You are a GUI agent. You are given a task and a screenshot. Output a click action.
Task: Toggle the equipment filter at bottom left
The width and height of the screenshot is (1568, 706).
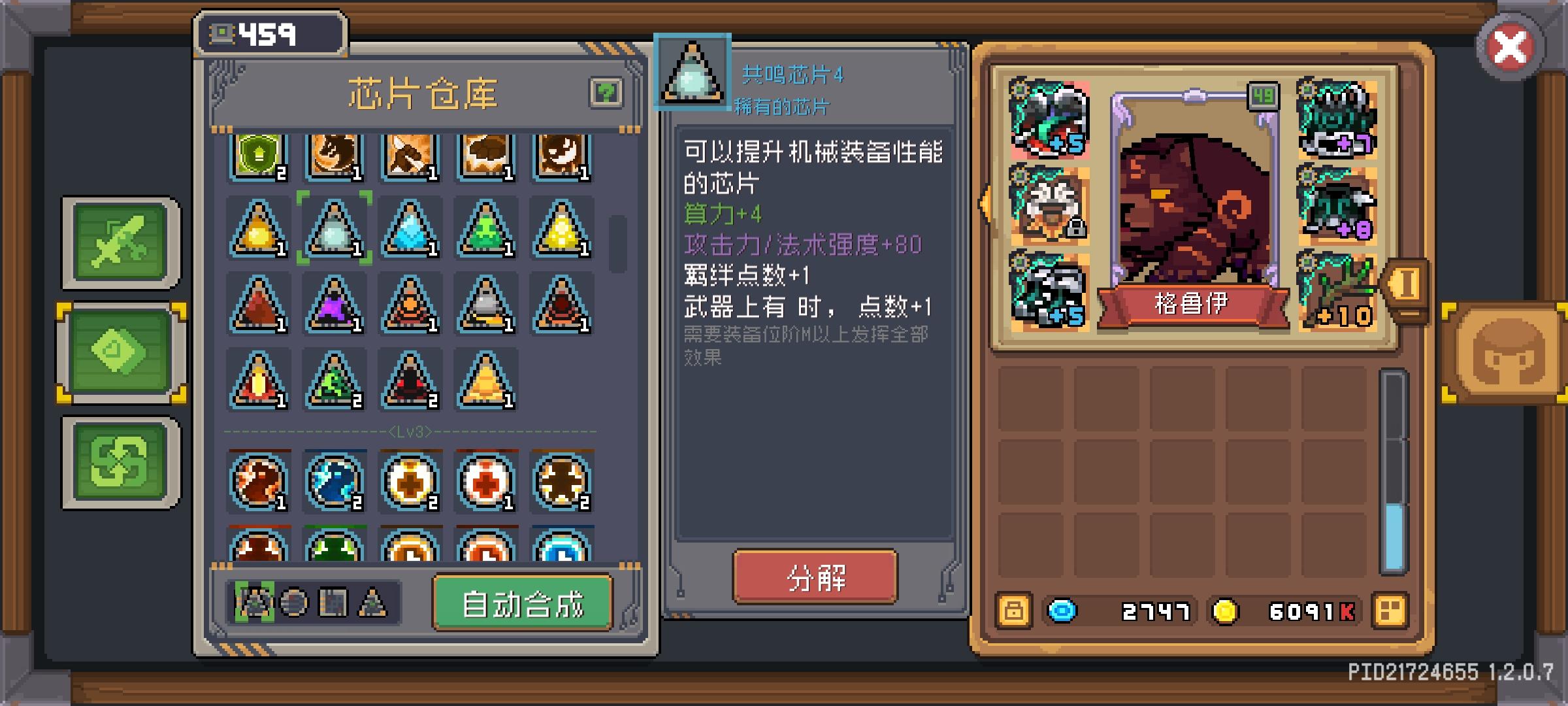[253, 603]
